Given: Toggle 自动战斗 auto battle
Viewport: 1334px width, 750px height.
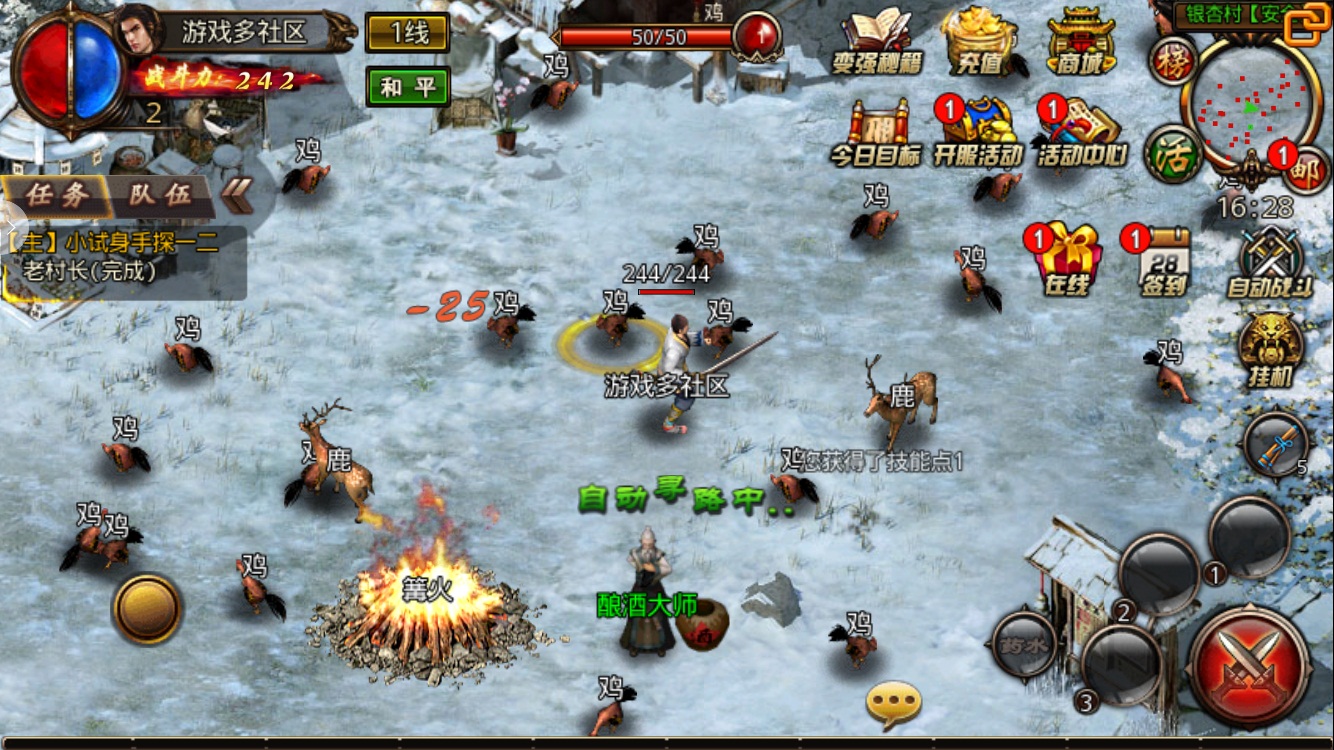Looking at the screenshot, I should click(x=1269, y=262).
